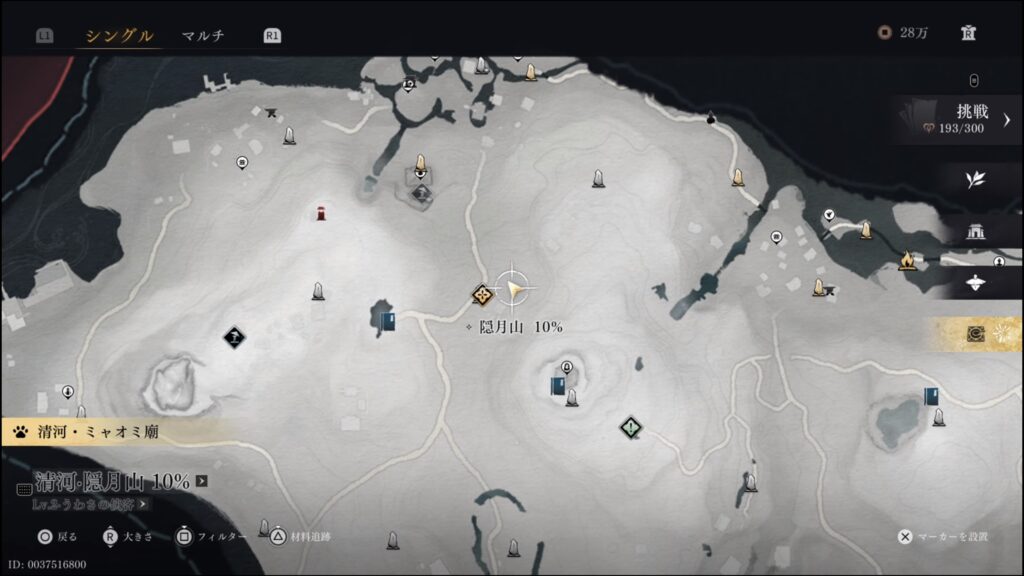
Task: Open the costume icon beside the coin count
Action: [x=968, y=33]
